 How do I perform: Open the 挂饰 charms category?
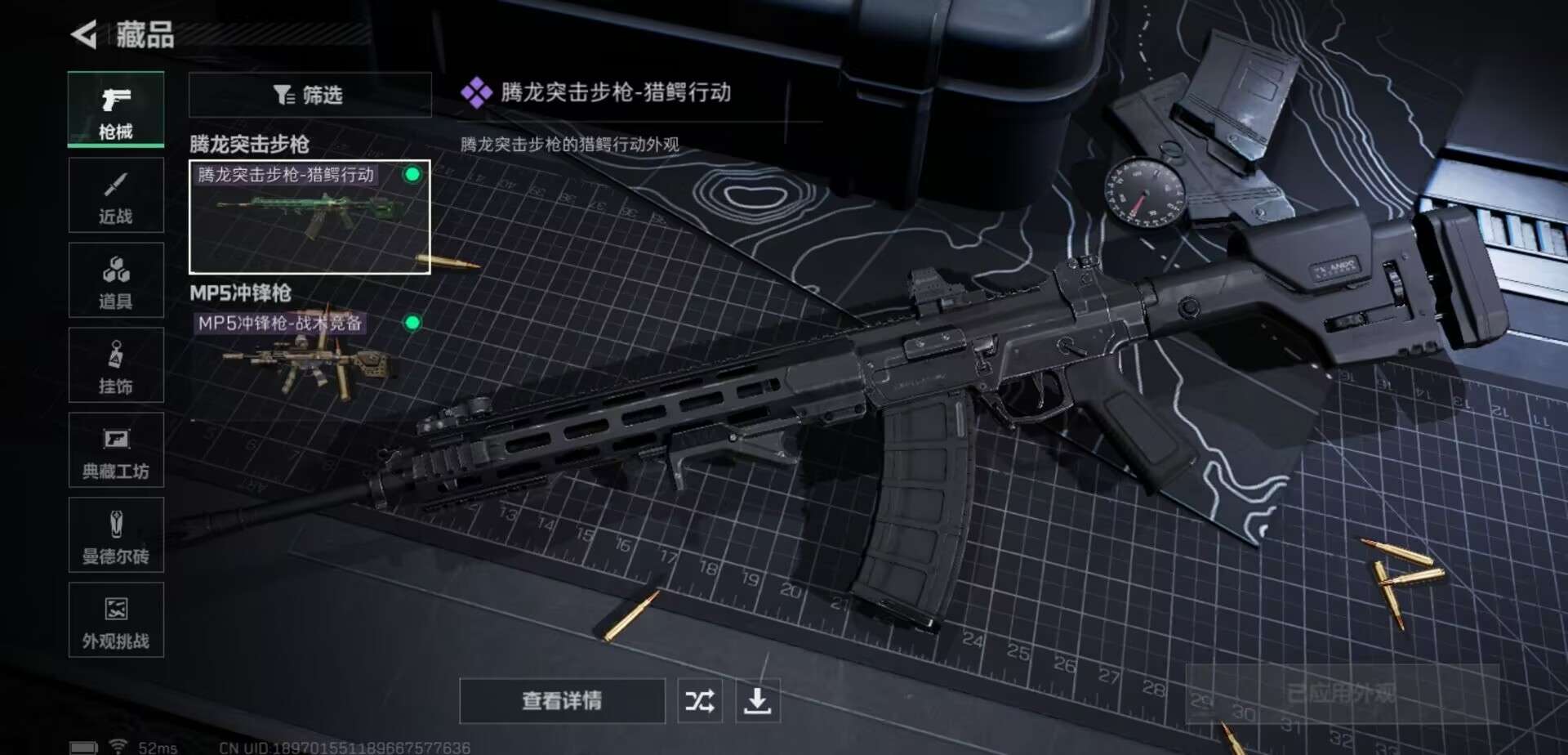coord(116,365)
